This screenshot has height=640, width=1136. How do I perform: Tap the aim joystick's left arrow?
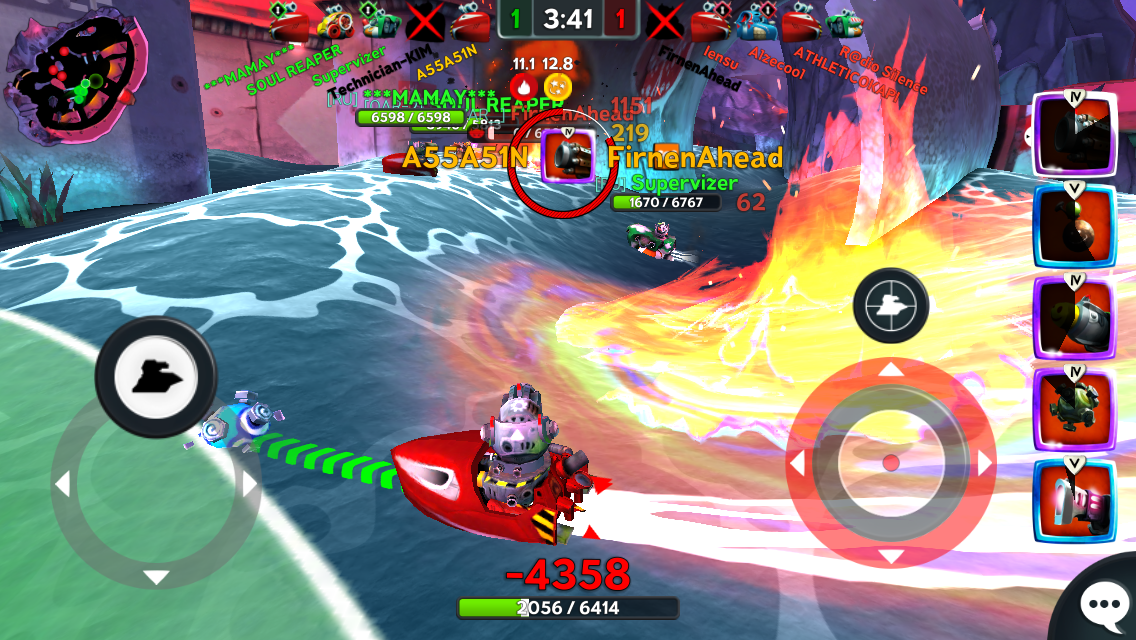tap(797, 464)
